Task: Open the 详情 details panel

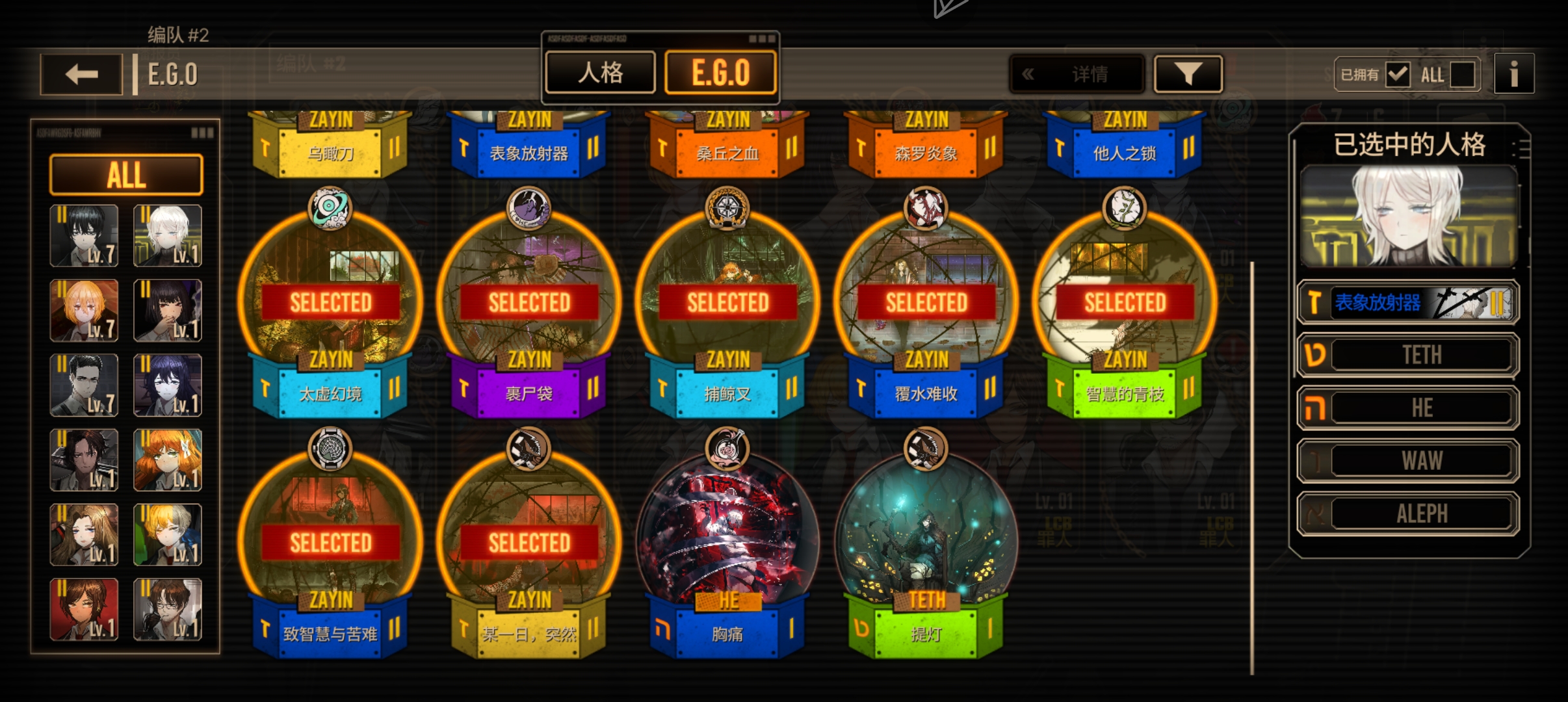Action: (x=1077, y=74)
